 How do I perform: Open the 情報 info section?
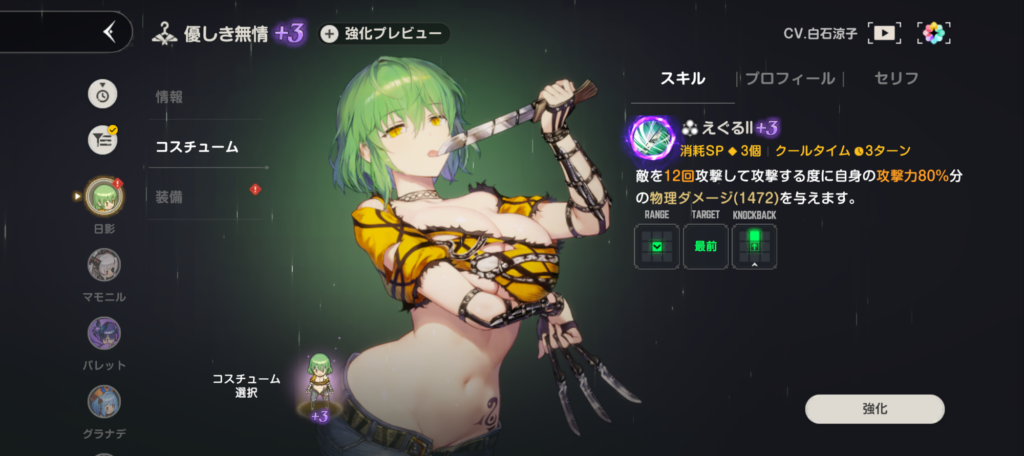(169, 97)
